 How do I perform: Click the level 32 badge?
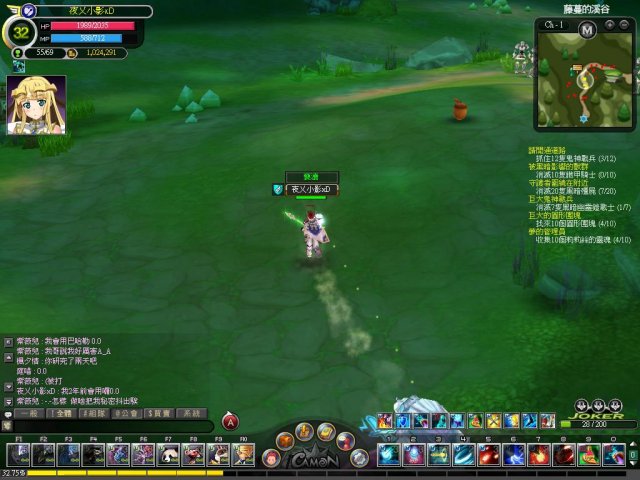[22, 31]
